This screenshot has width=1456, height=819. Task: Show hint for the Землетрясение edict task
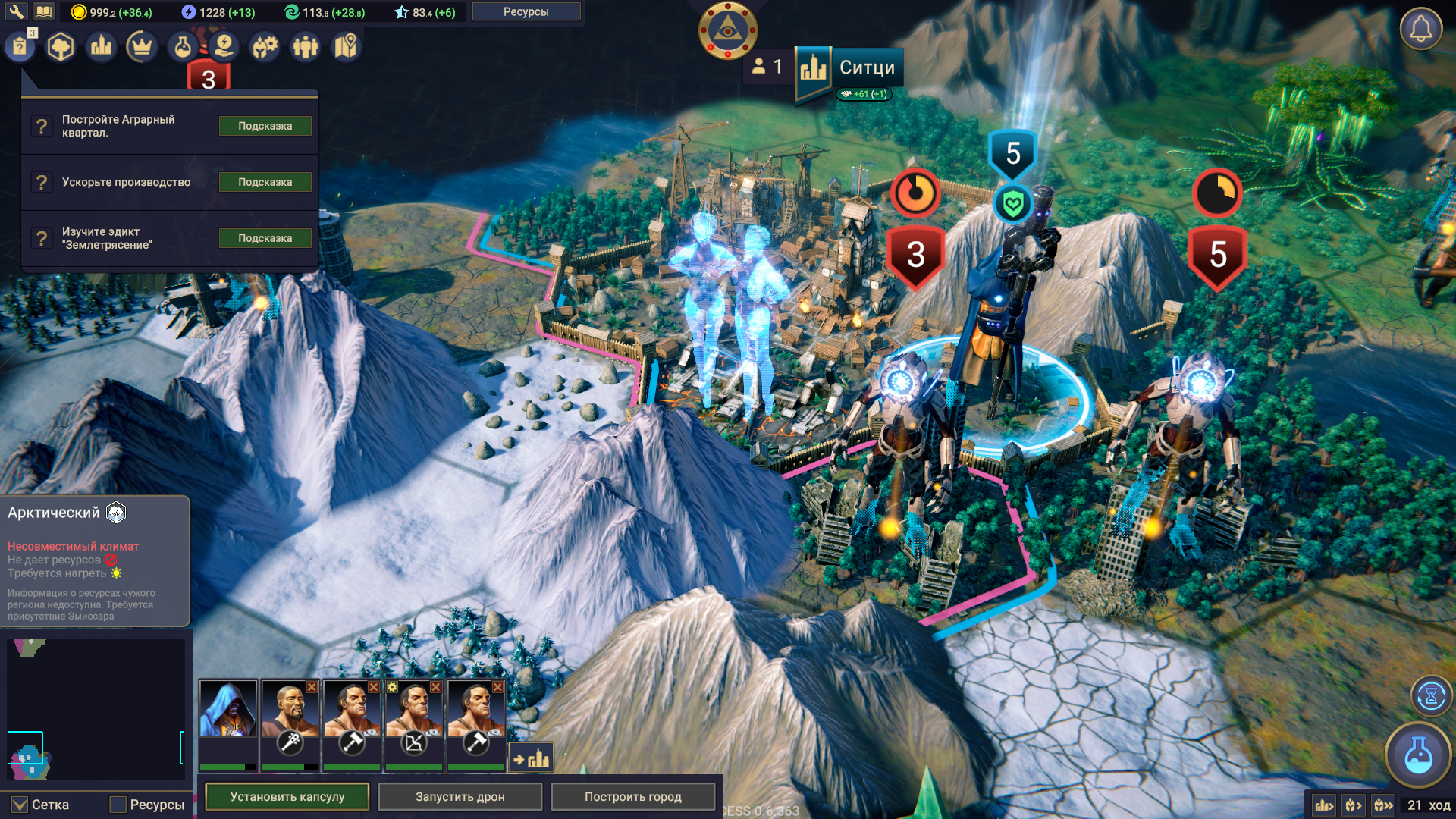(265, 238)
